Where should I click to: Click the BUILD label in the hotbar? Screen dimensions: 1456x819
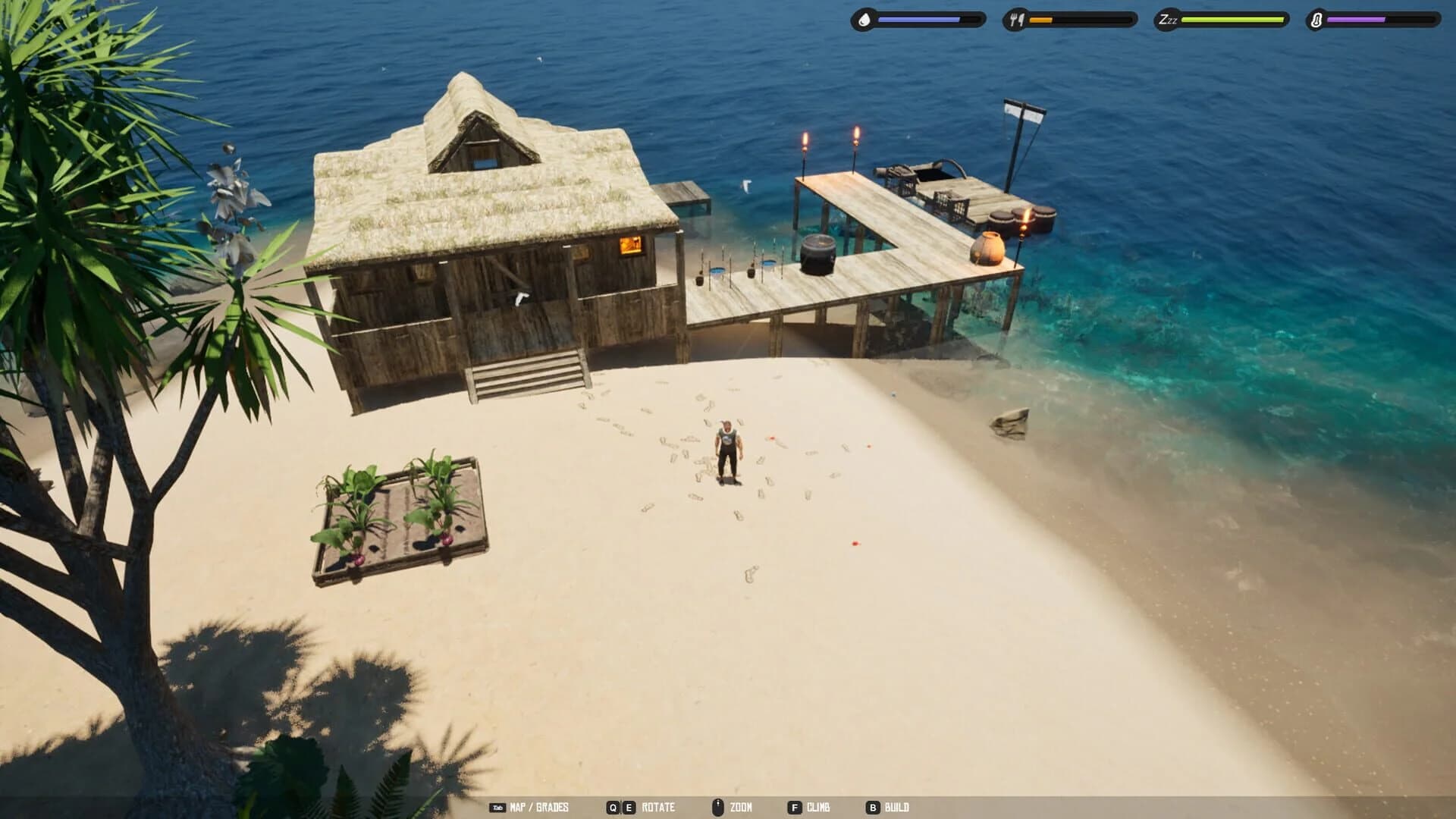point(897,807)
